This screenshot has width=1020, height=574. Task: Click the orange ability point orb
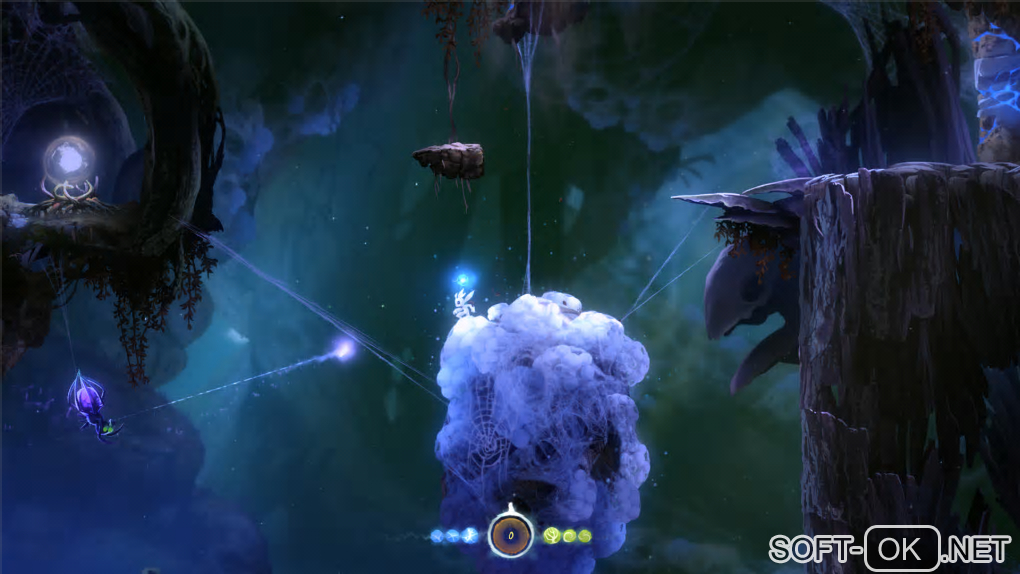[x=510, y=536]
